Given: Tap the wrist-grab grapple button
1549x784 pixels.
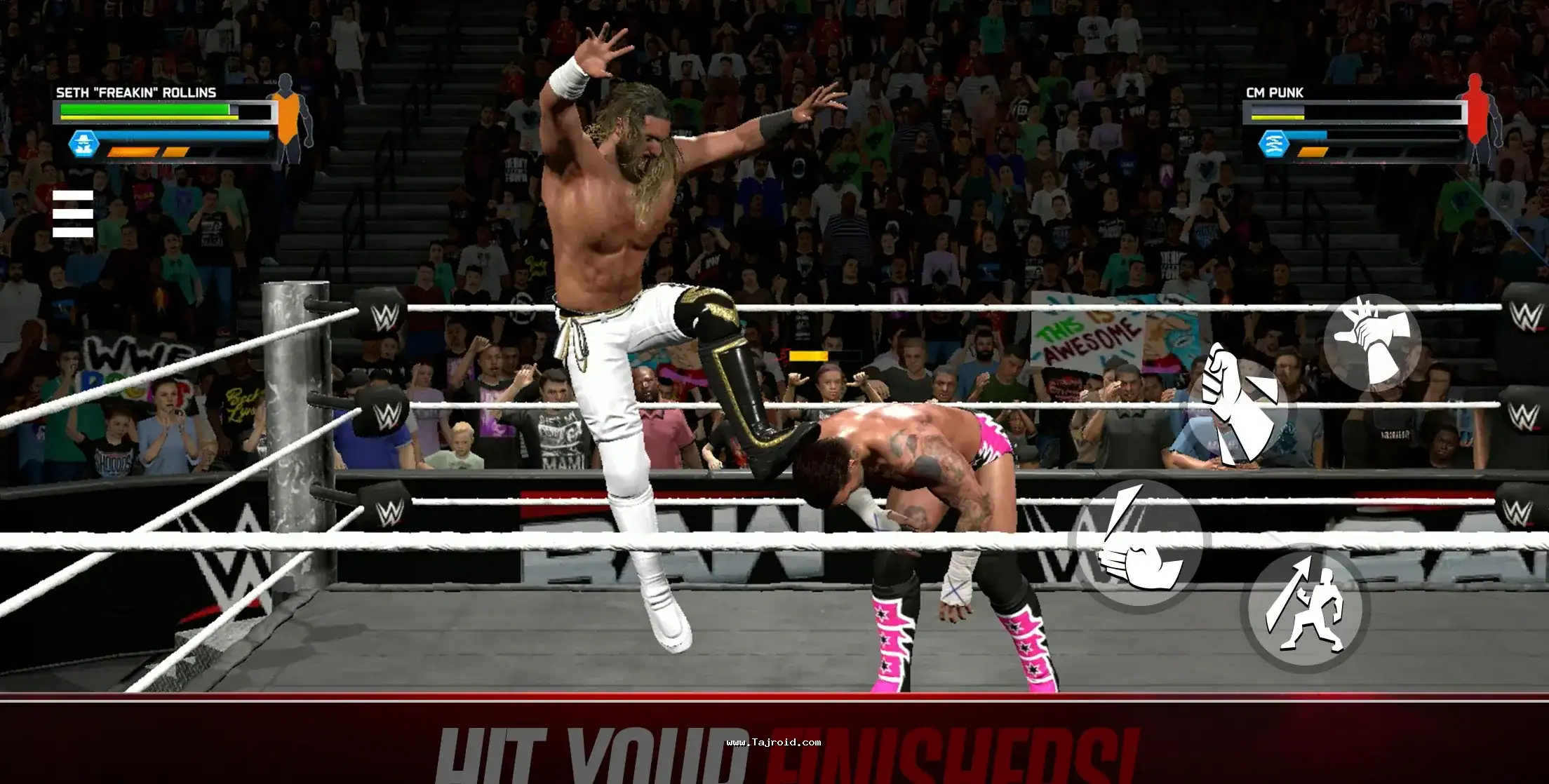Looking at the screenshot, I should click(x=1372, y=342).
